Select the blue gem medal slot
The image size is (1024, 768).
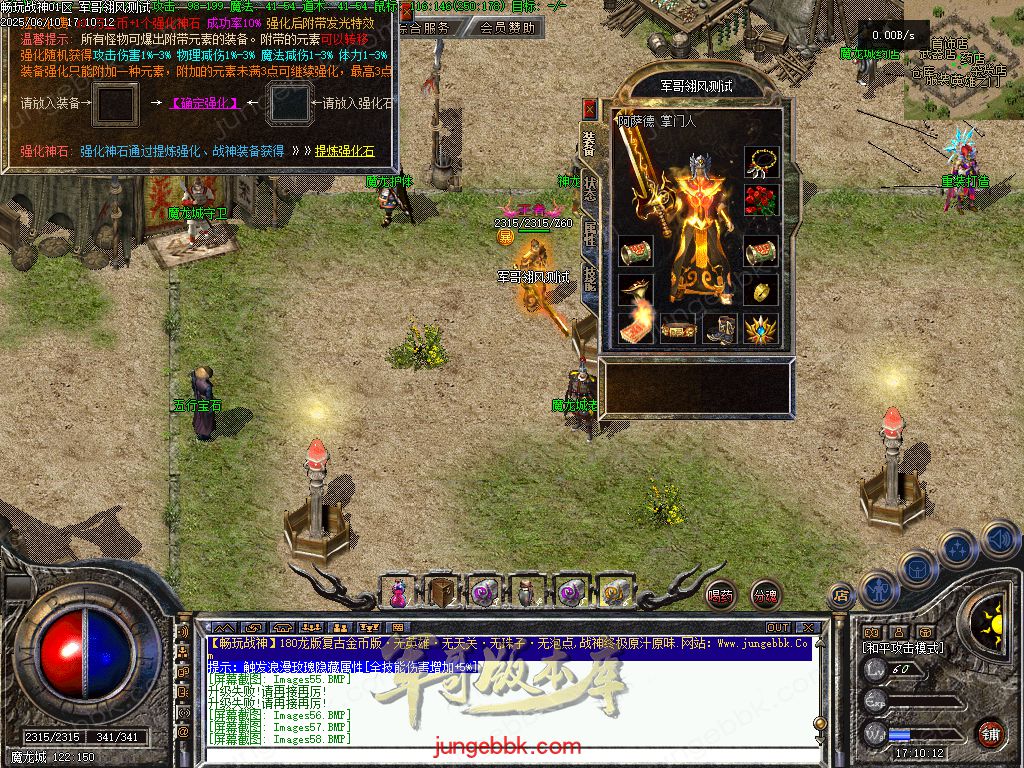762,328
